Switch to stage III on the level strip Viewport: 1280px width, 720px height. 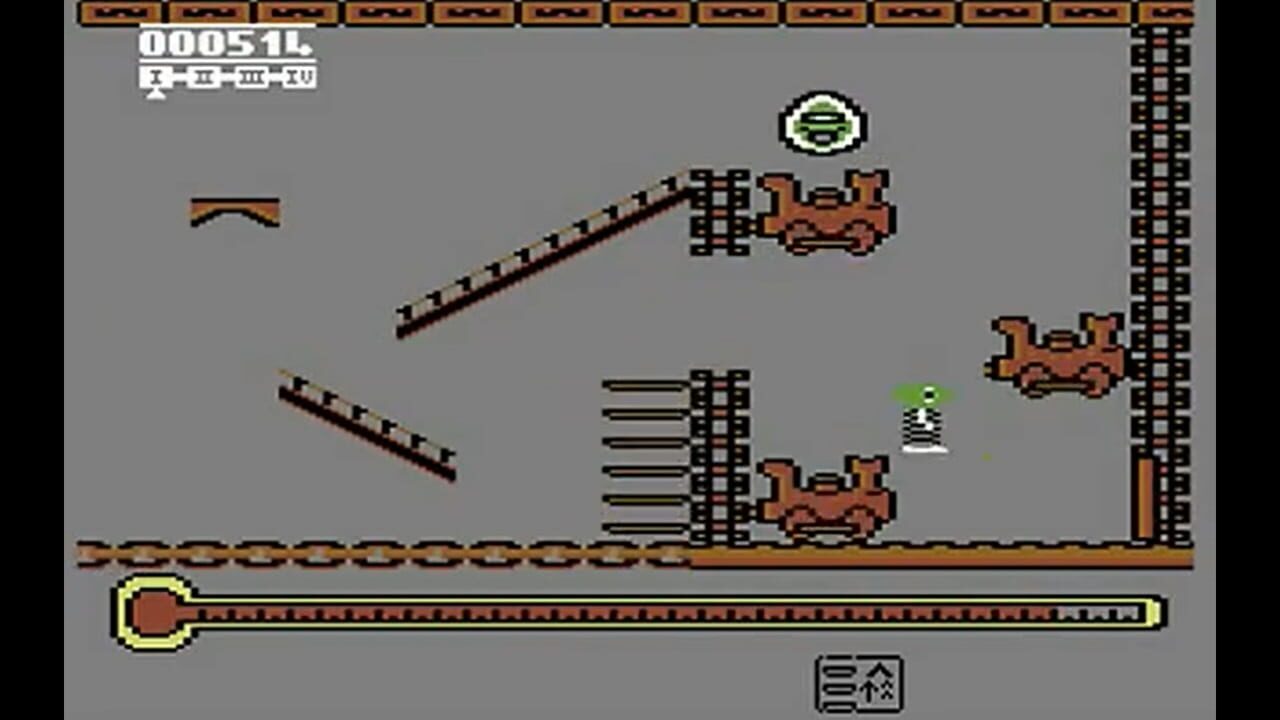pos(249,76)
